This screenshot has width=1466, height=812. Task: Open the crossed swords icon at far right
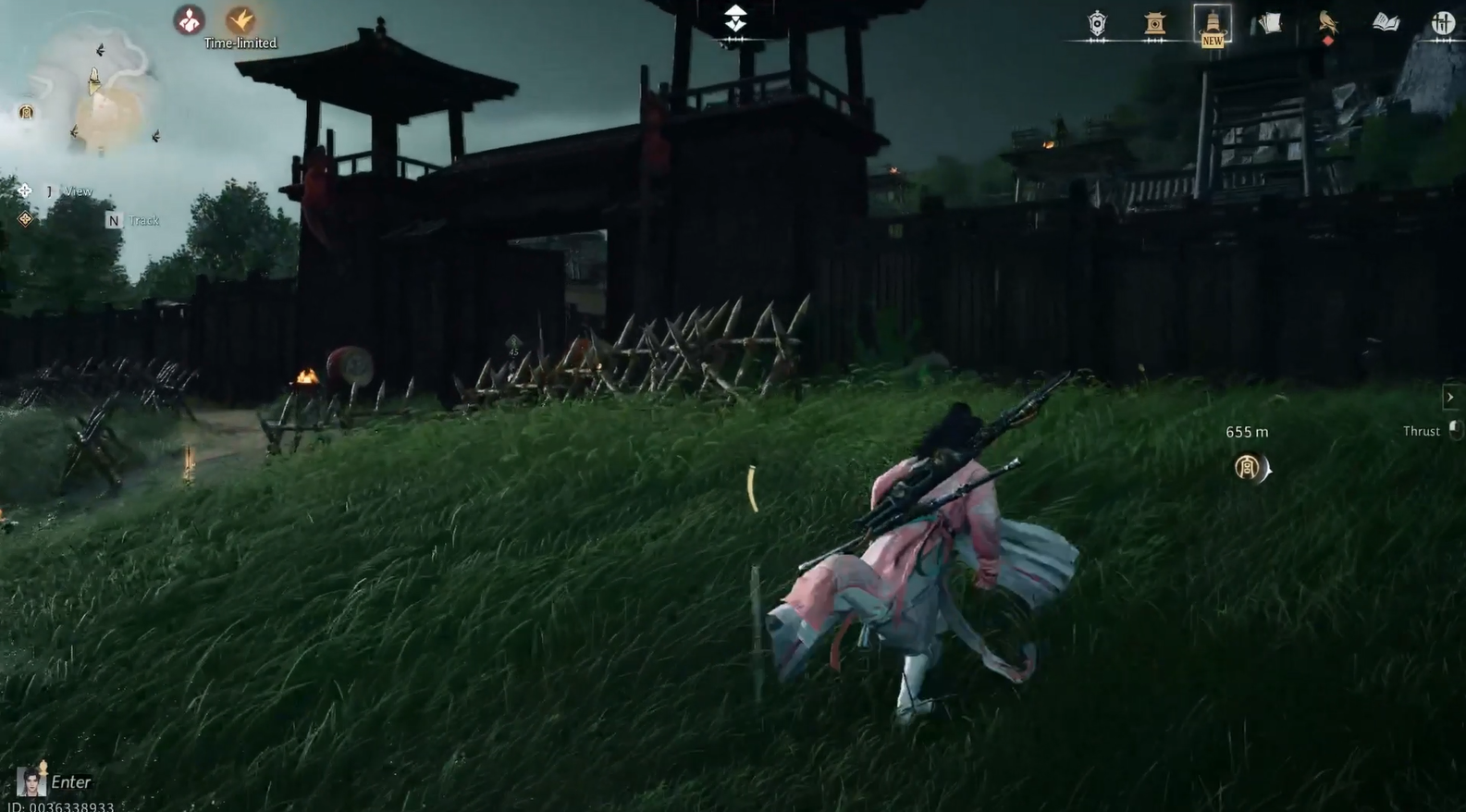tap(1443, 24)
